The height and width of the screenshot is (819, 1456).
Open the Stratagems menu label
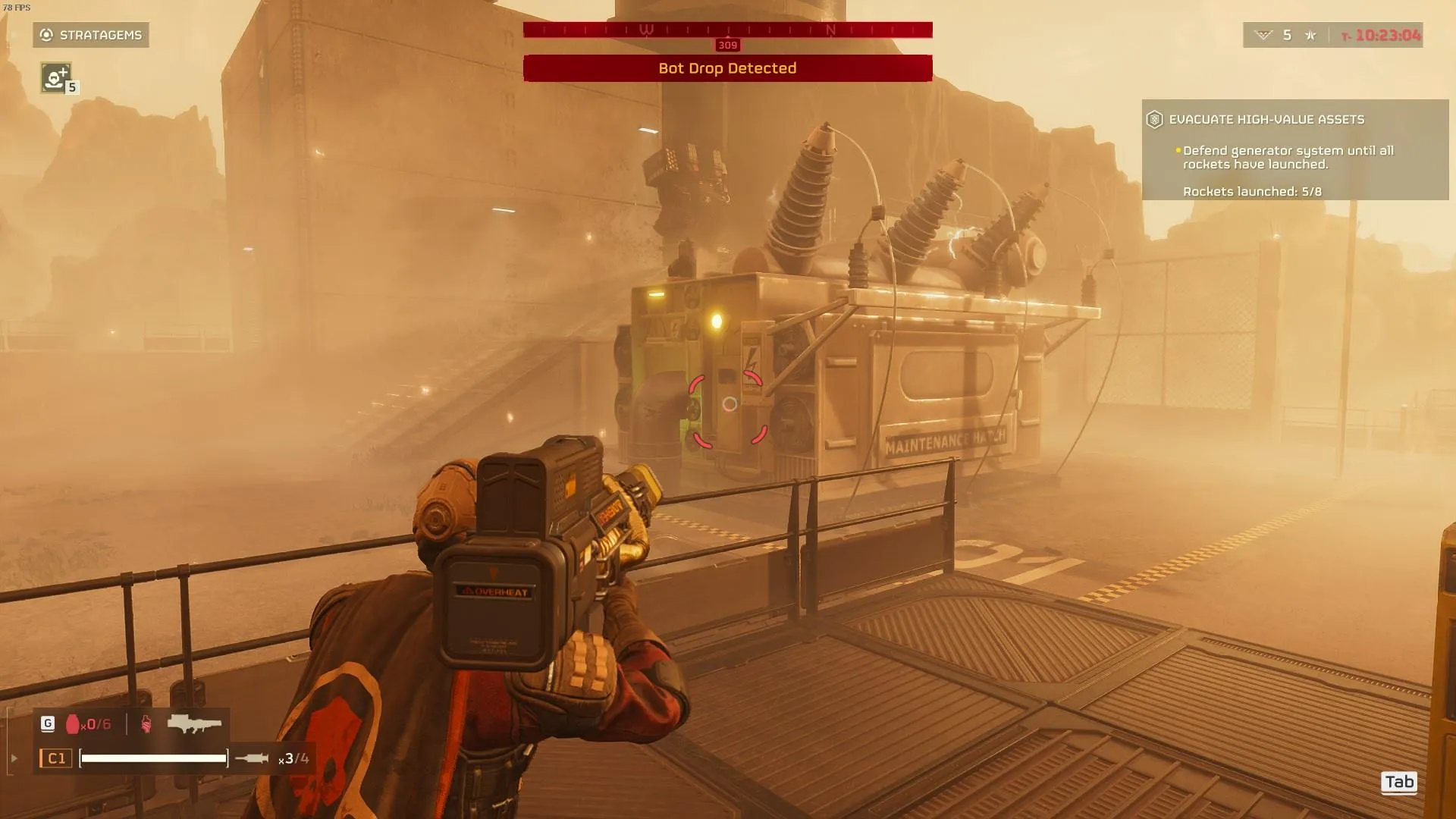coord(91,35)
